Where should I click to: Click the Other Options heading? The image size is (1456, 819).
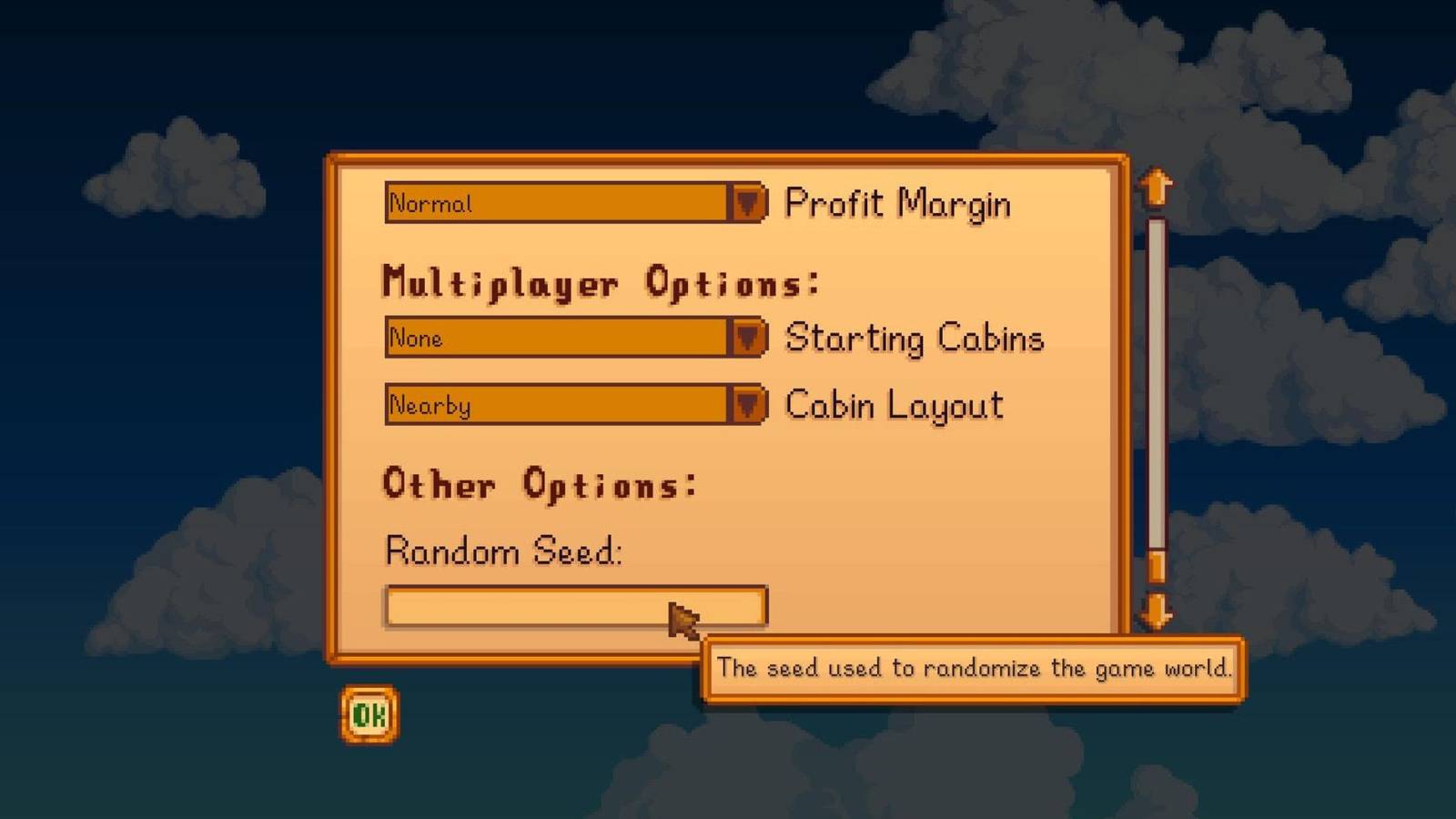[x=541, y=483]
